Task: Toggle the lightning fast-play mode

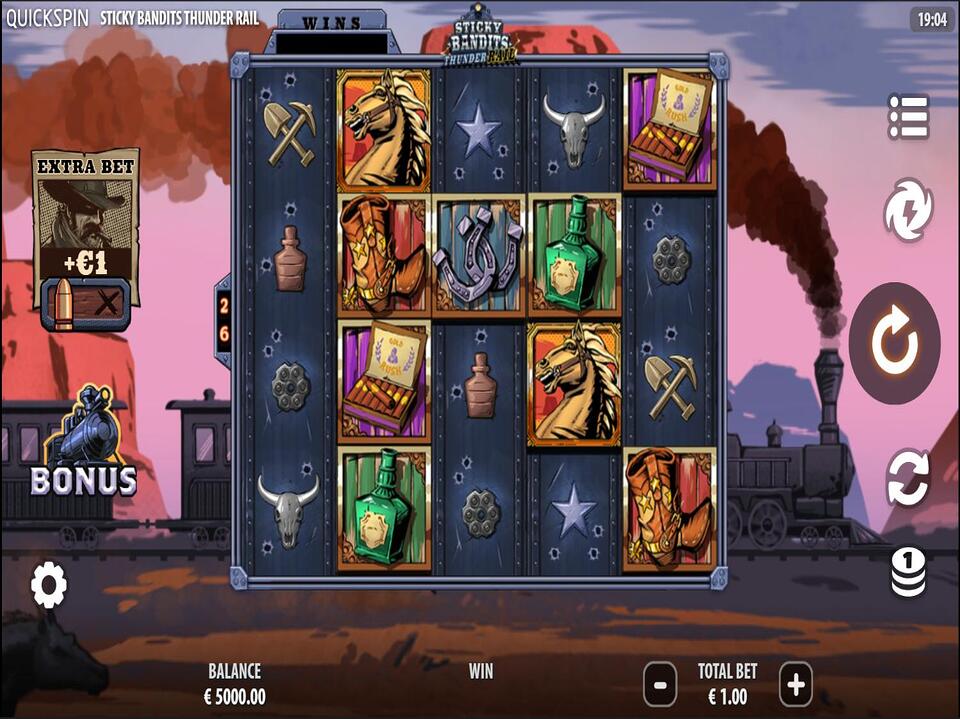Action: point(908,210)
